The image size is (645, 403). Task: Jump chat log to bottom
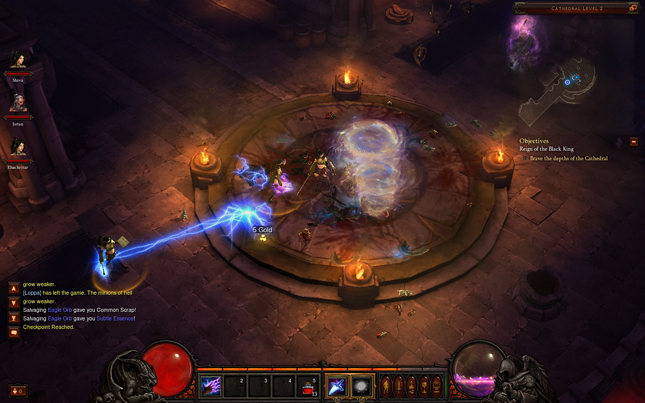pyautogui.click(x=14, y=318)
